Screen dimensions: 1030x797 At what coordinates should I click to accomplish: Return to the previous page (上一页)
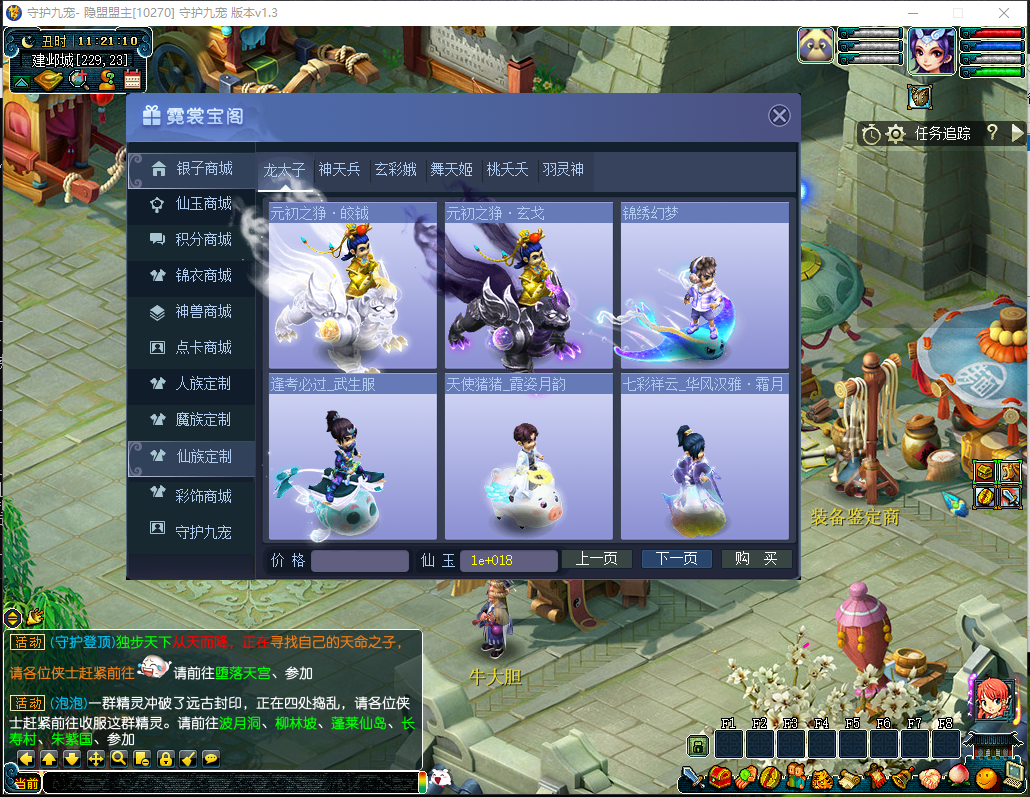(x=596, y=559)
